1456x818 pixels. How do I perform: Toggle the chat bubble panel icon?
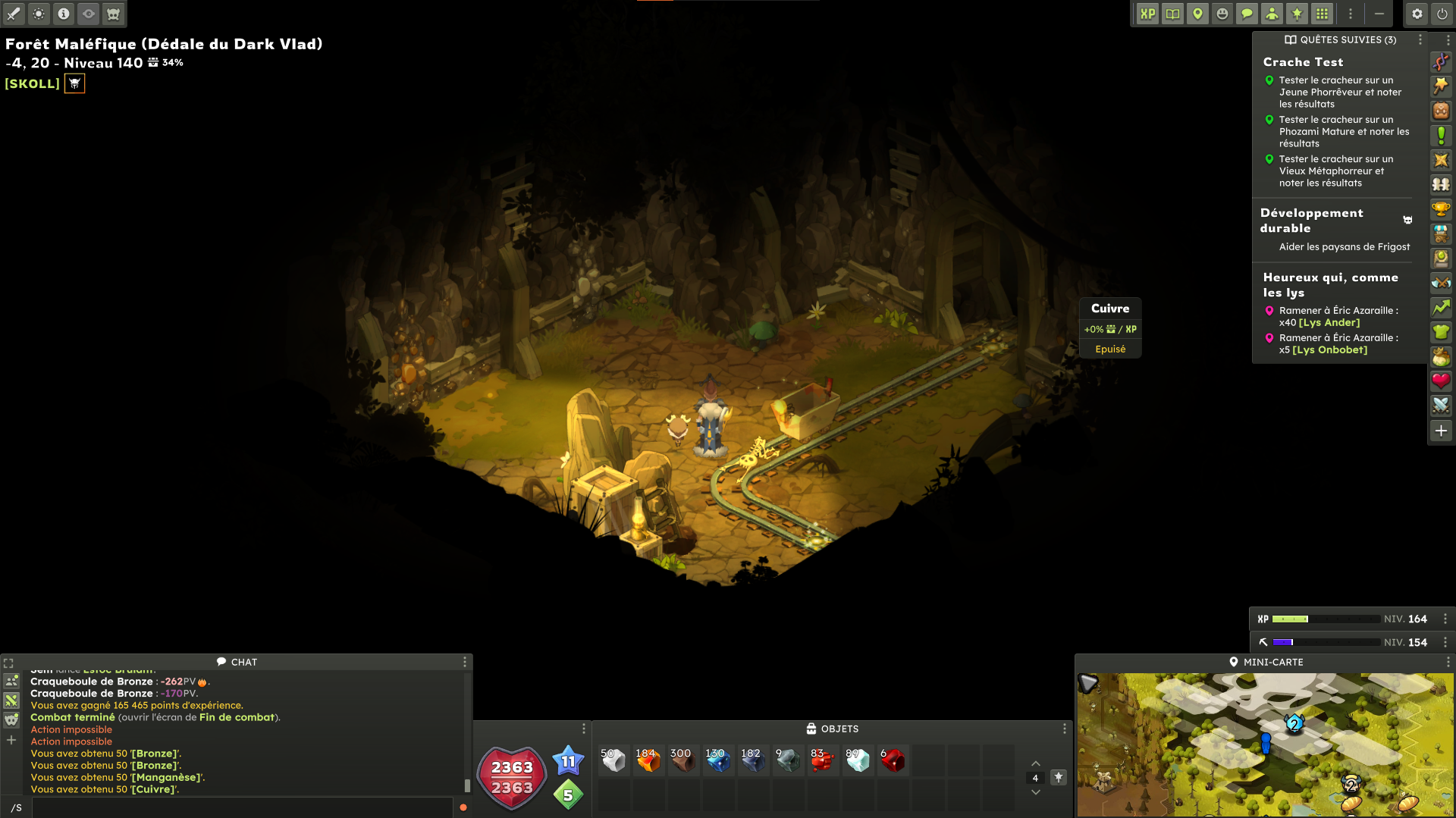coord(1247,14)
